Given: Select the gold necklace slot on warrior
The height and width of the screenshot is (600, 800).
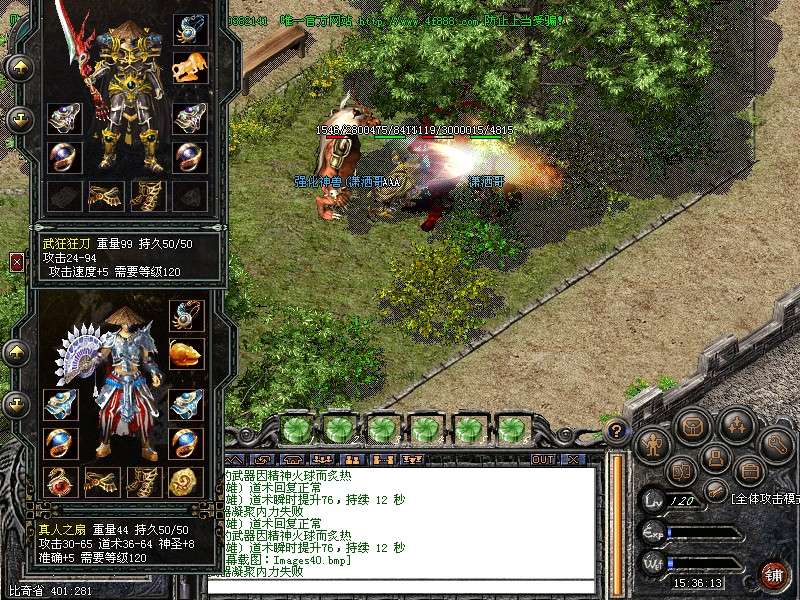Looking at the screenshot, I should click(x=190, y=29).
